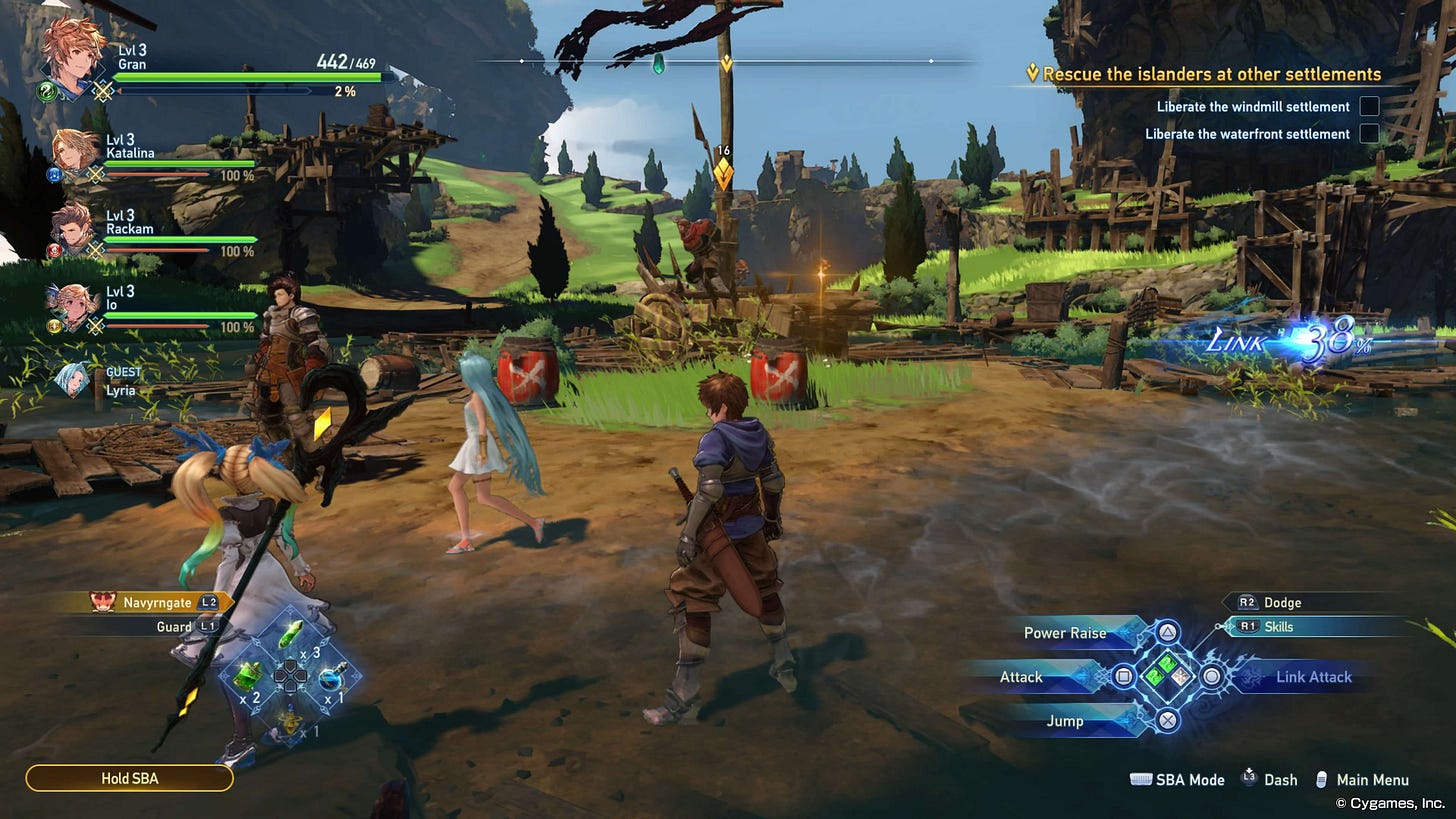Open the Rescue the islanders quest tracker
Screen dimensions: 1456x819
tap(1211, 74)
